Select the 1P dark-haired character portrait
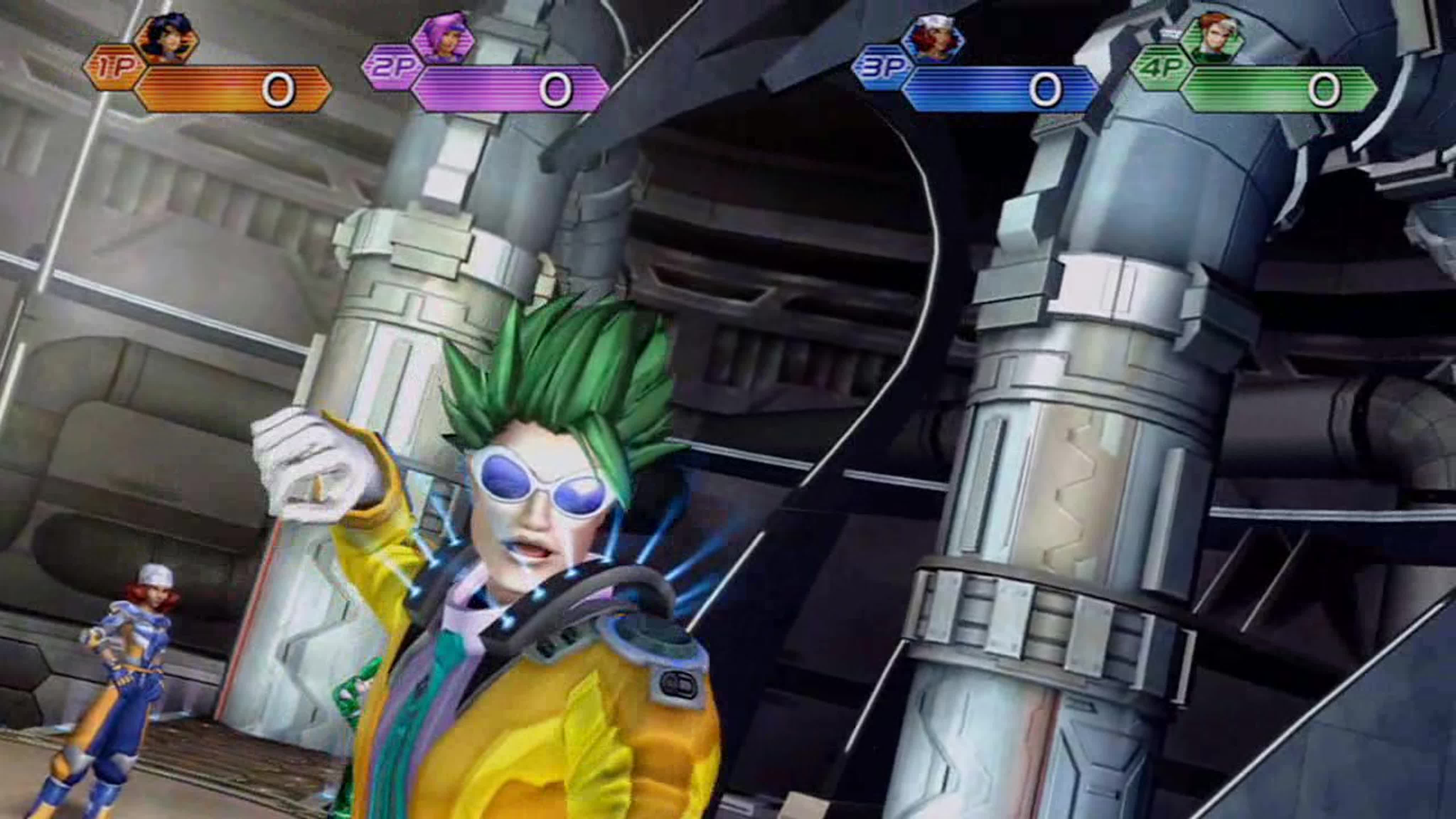This screenshot has width=1456, height=819. tap(167, 38)
